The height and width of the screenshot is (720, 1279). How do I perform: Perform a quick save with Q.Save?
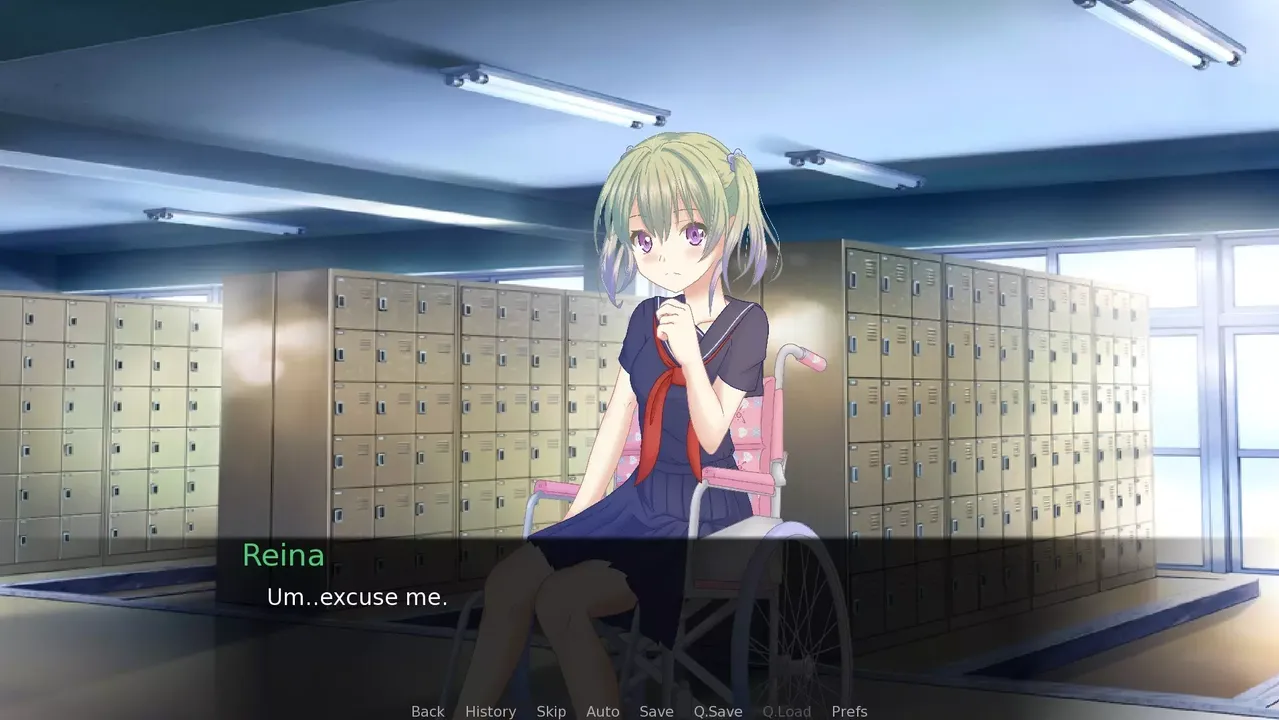click(x=718, y=711)
